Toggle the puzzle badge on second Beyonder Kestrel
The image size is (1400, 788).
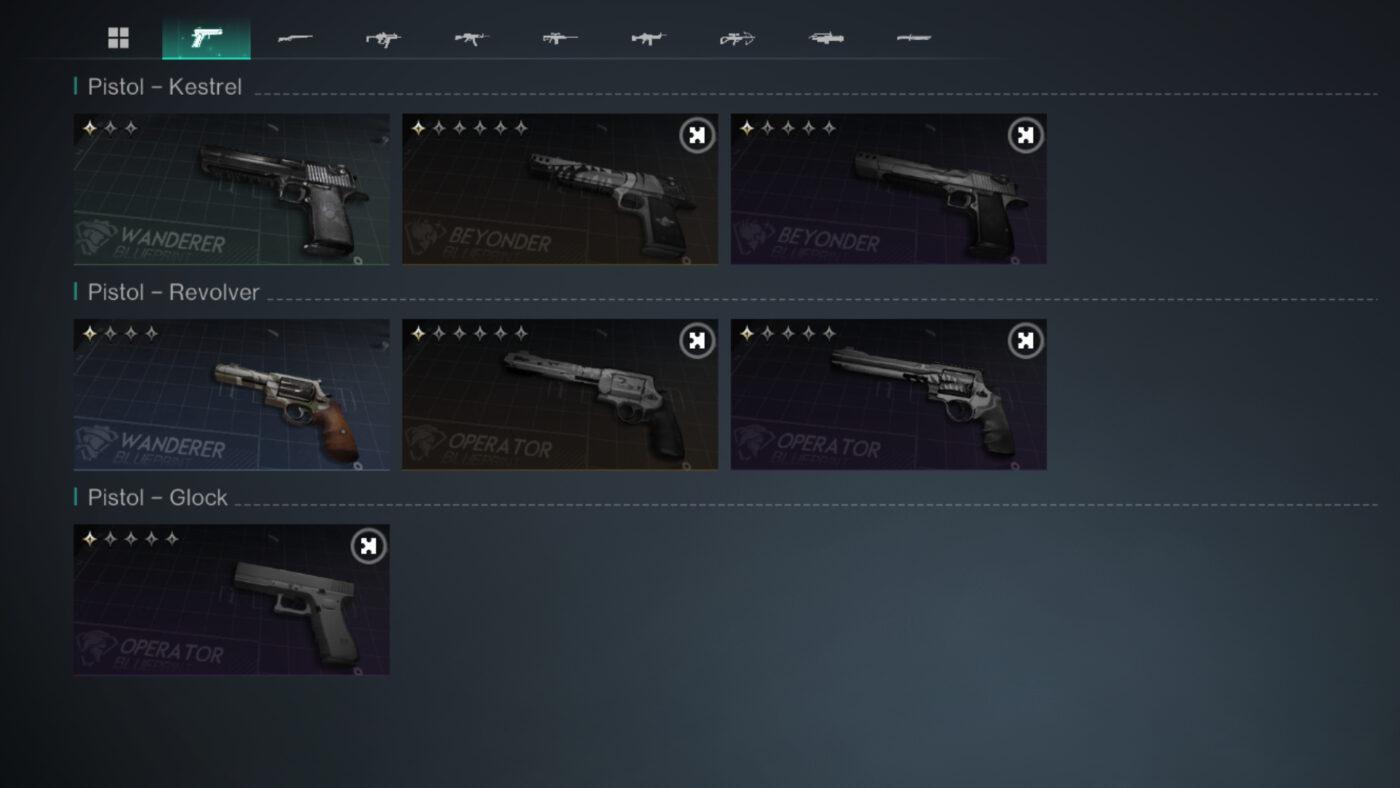pos(695,134)
